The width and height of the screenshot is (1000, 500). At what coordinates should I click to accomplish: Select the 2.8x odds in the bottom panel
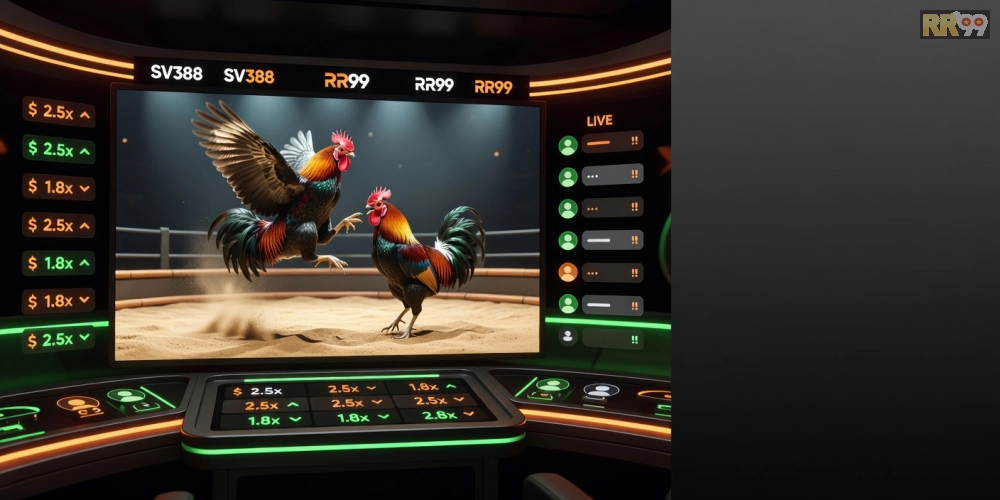(438, 416)
